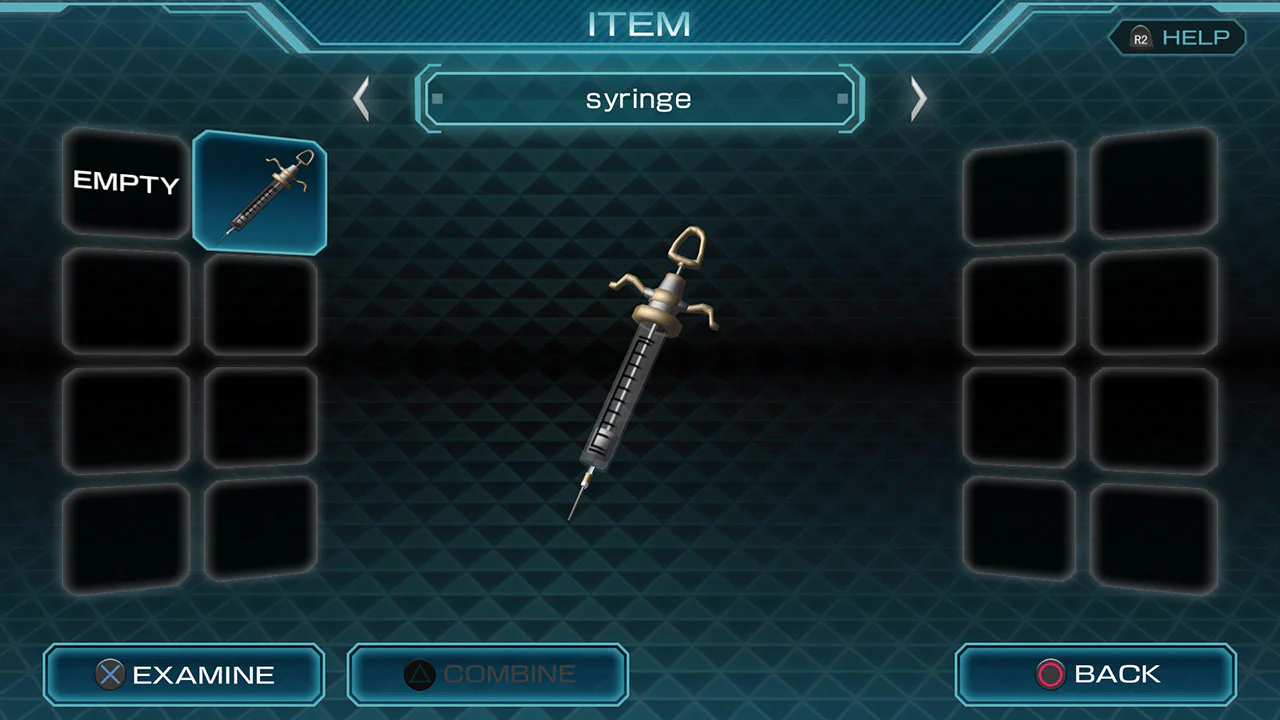
Task: Select the EMPTY inventory slot
Action: (125, 183)
